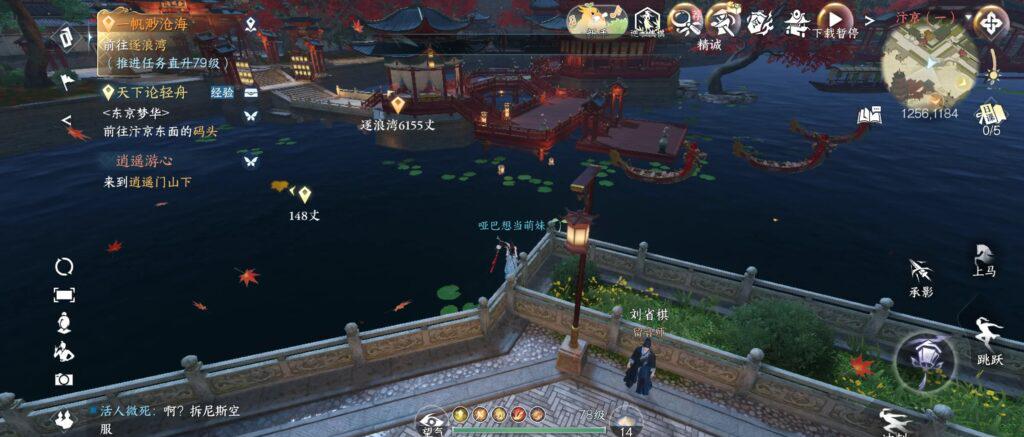Open the four-arrow menu button beside minimap
1024x437 pixels.
991,21
